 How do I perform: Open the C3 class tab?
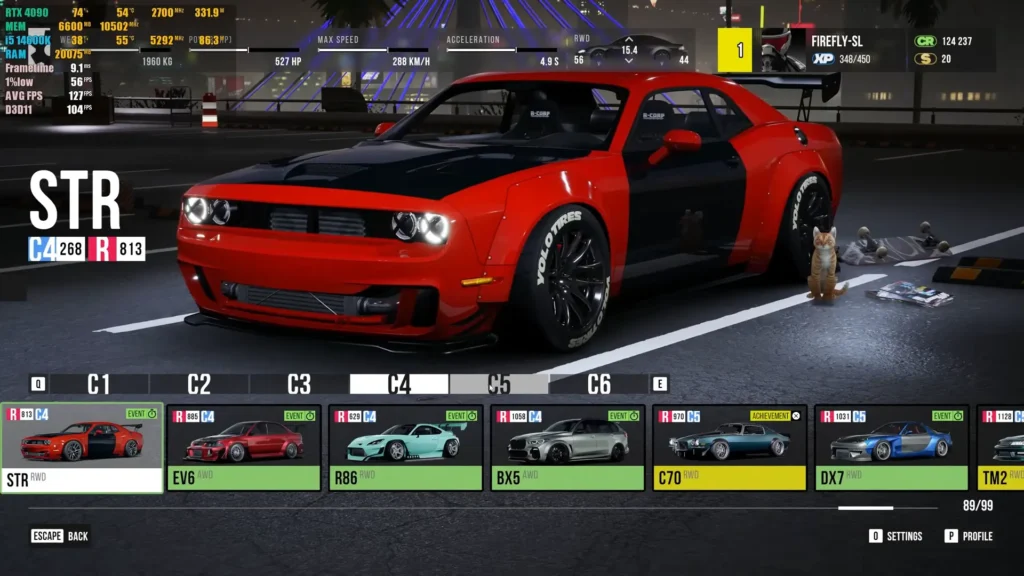pyautogui.click(x=299, y=384)
